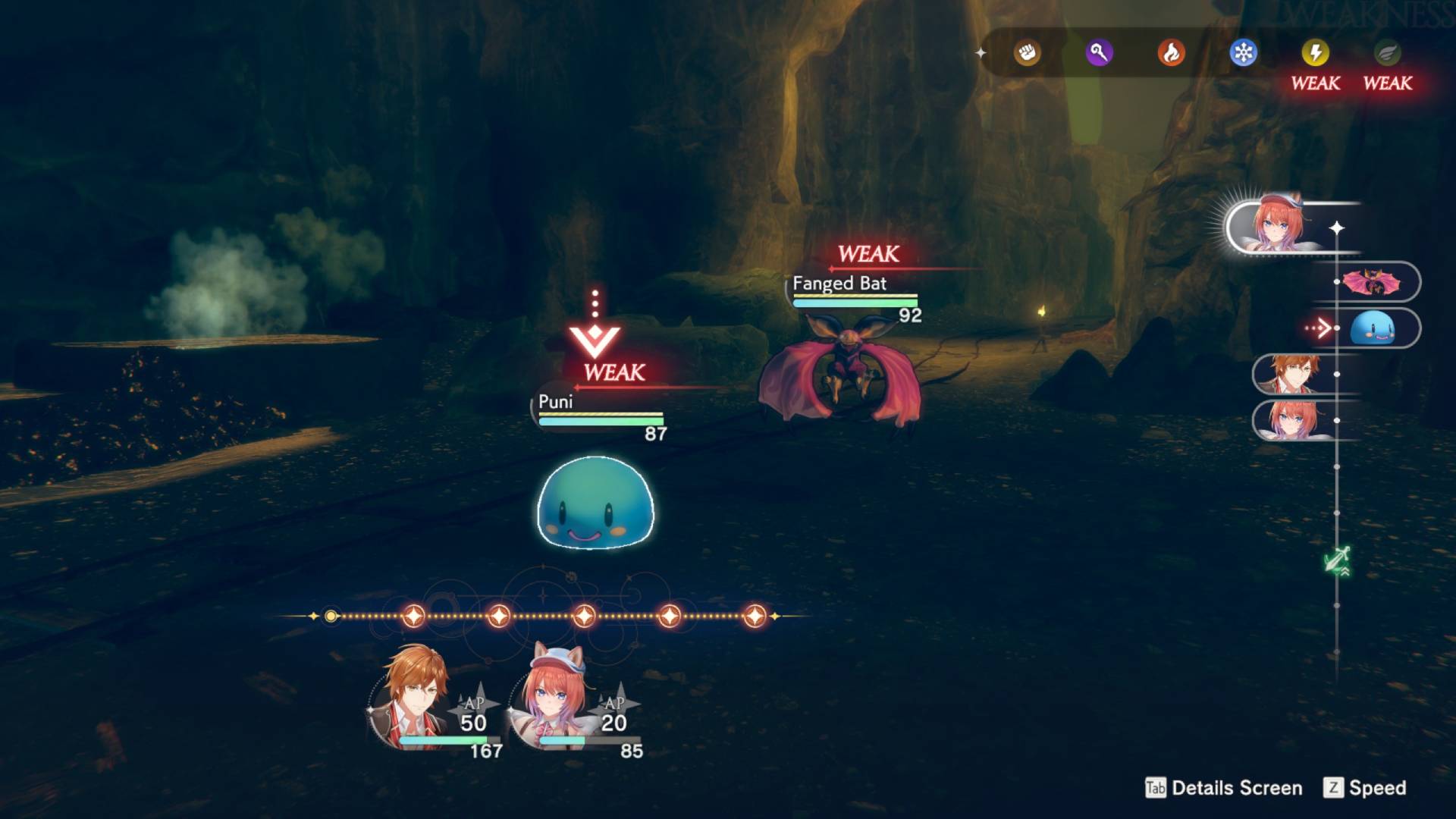Select the wind element weakness icon
This screenshot has height=819, width=1456.
[1387, 53]
